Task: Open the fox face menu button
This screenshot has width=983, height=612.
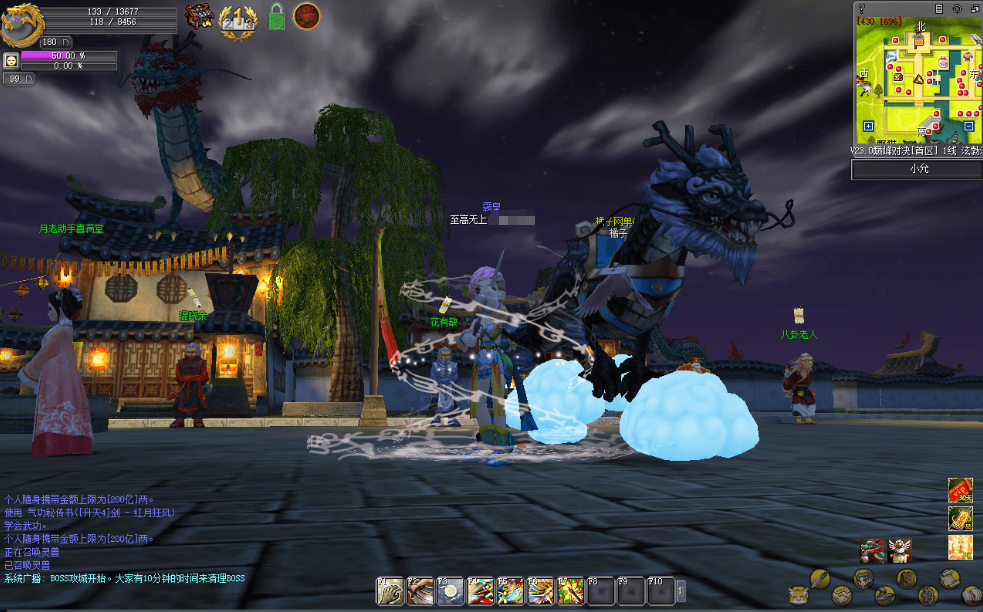Action: (798, 595)
